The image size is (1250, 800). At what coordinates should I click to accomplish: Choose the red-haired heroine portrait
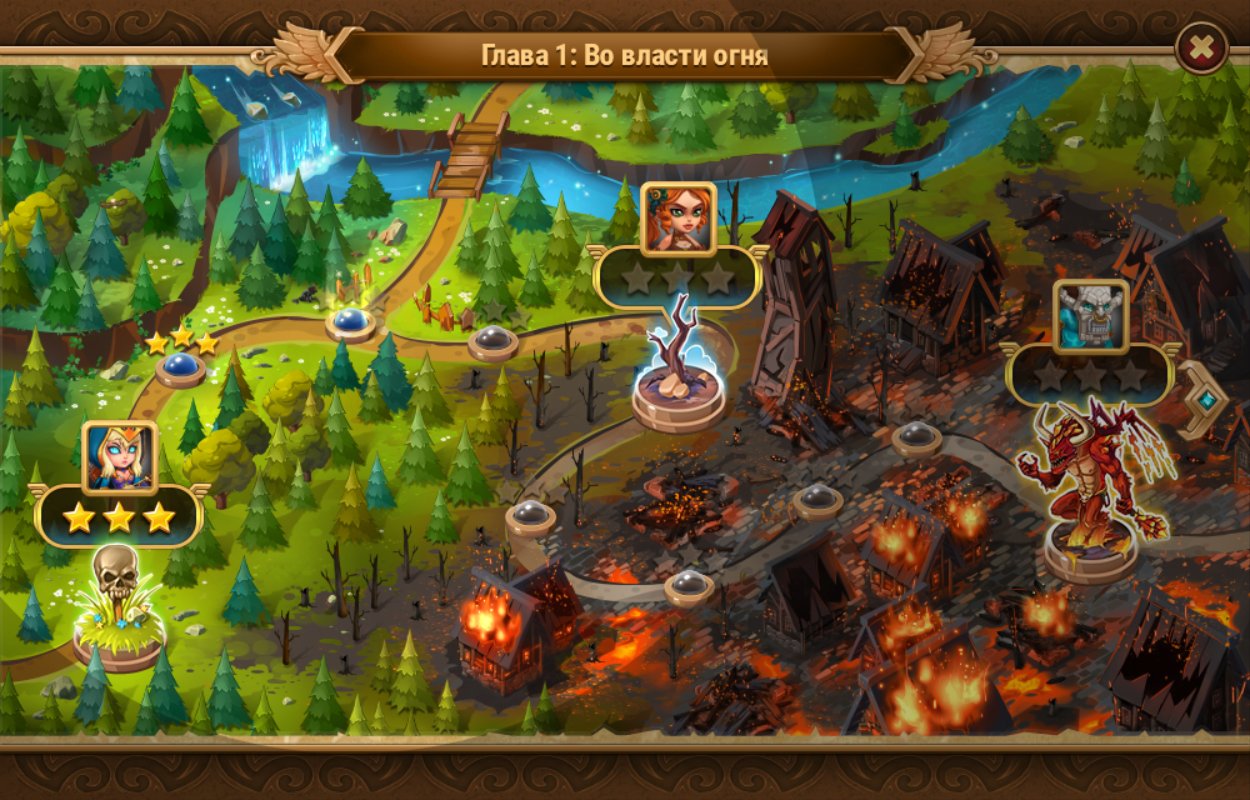click(x=678, y=219)
